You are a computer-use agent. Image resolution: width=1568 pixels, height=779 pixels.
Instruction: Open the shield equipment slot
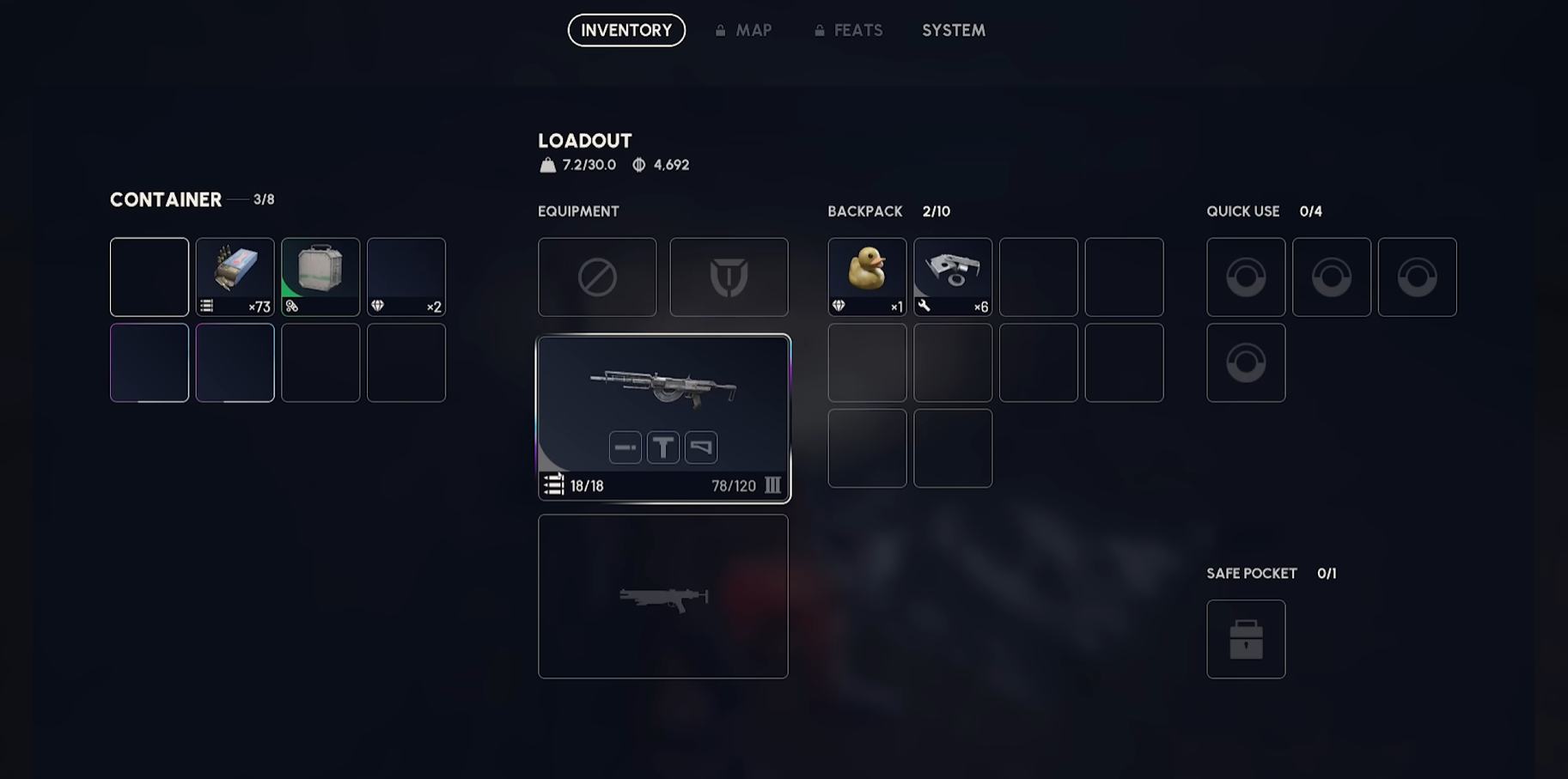729,277
